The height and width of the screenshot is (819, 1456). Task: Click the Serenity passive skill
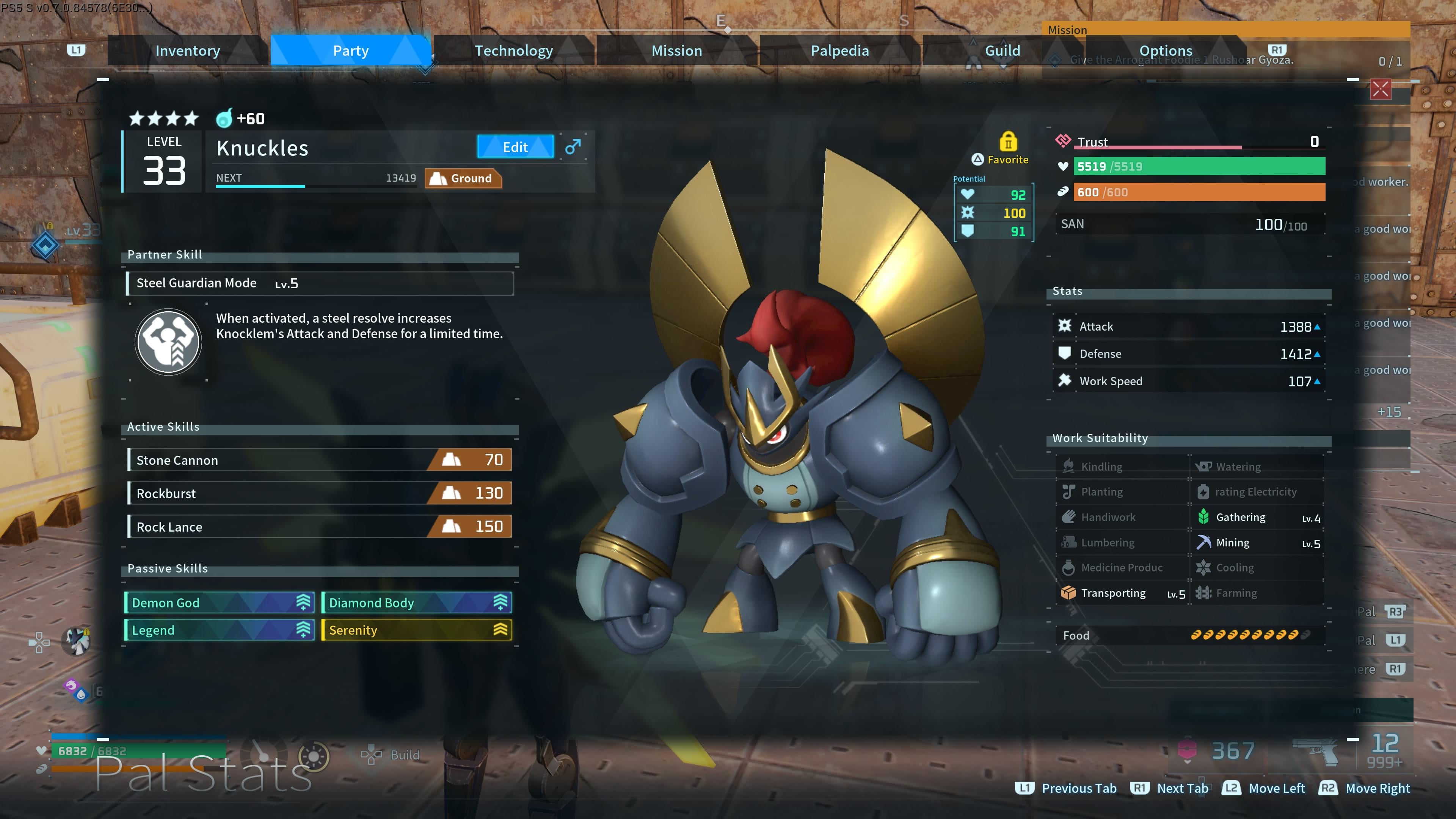(x=416, y=630)
